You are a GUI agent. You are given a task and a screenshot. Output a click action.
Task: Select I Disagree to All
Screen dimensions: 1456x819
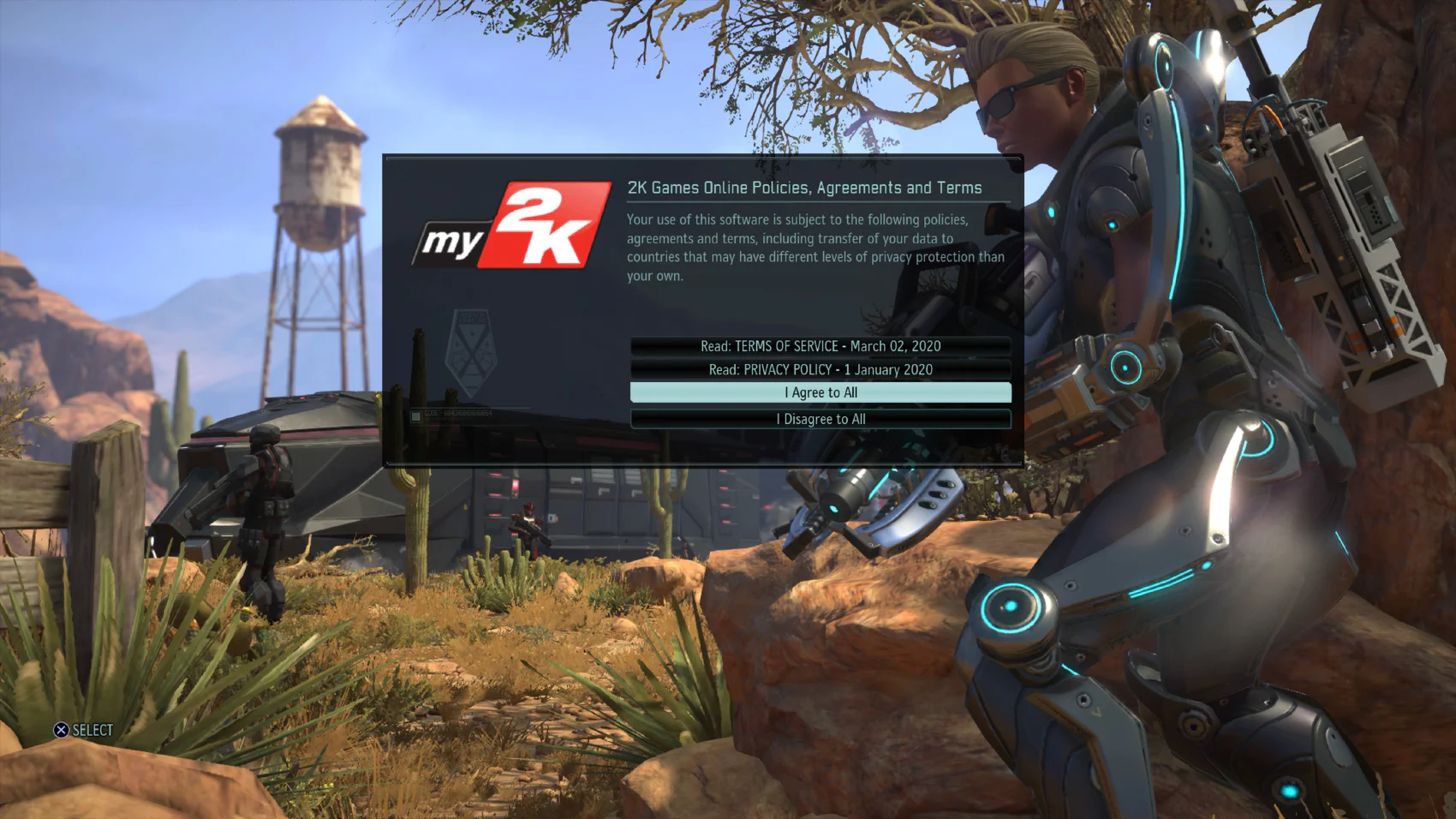(820, 419)
